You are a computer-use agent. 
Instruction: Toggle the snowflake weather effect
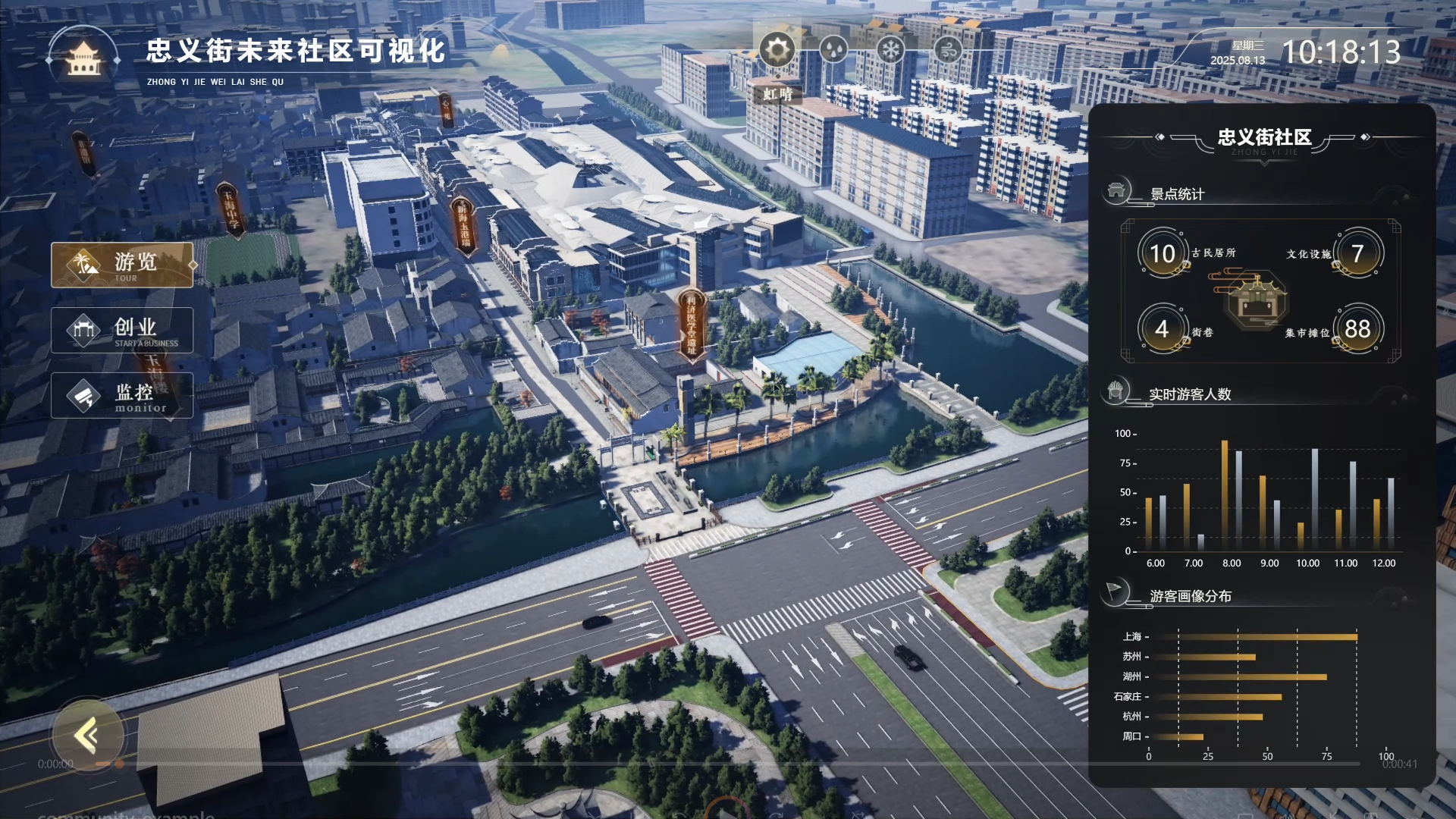pyautogui.click(x=892, y=50)
